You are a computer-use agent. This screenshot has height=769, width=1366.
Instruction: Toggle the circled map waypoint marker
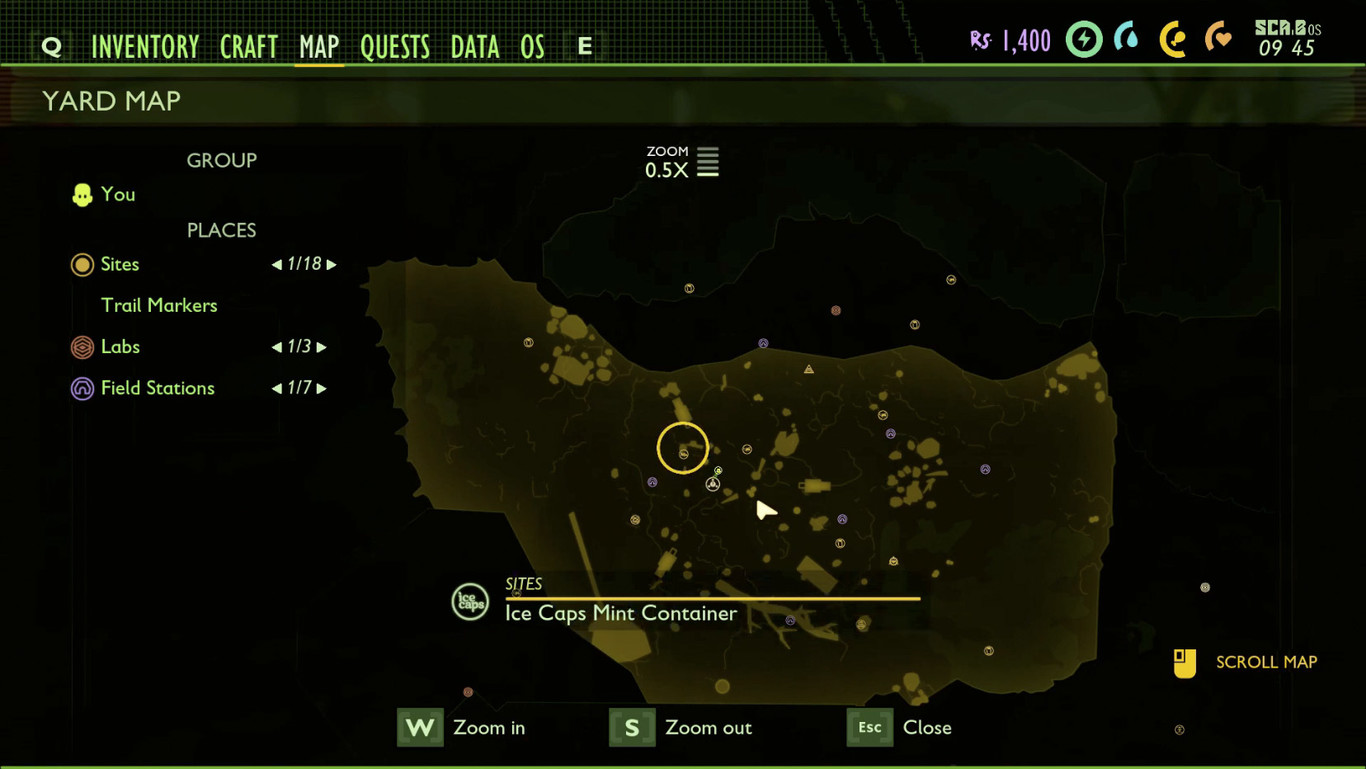point(683,448)
